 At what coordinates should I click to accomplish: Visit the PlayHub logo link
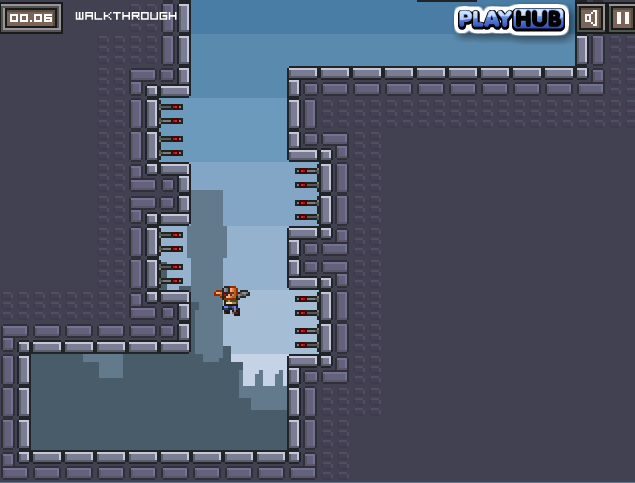click(511, 19)
